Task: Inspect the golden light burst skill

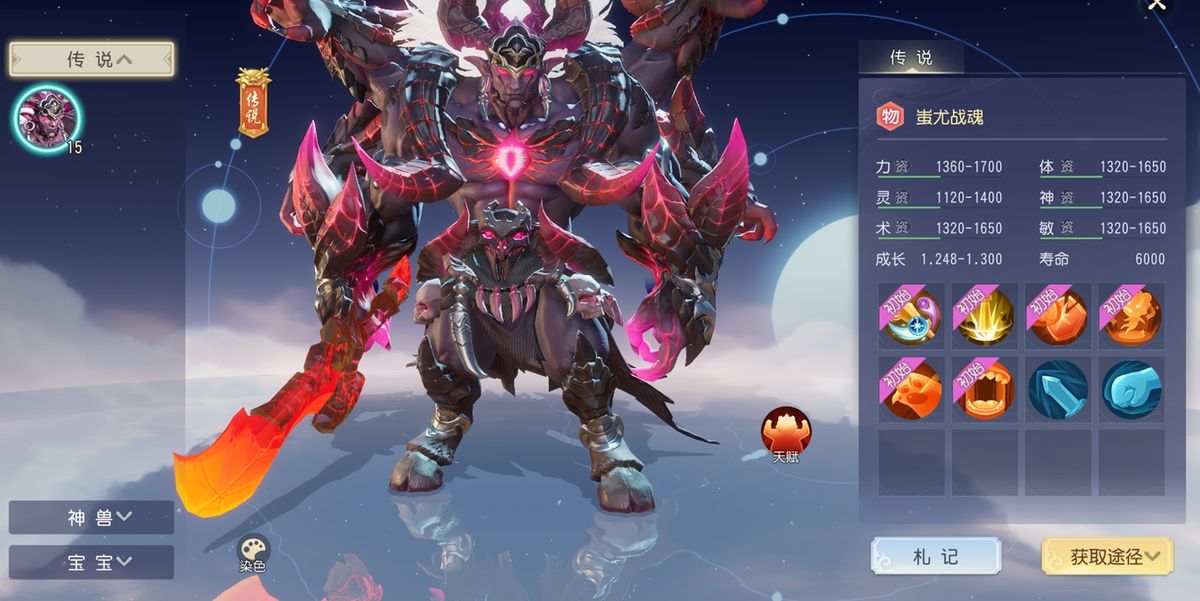Action: (985, 316)
